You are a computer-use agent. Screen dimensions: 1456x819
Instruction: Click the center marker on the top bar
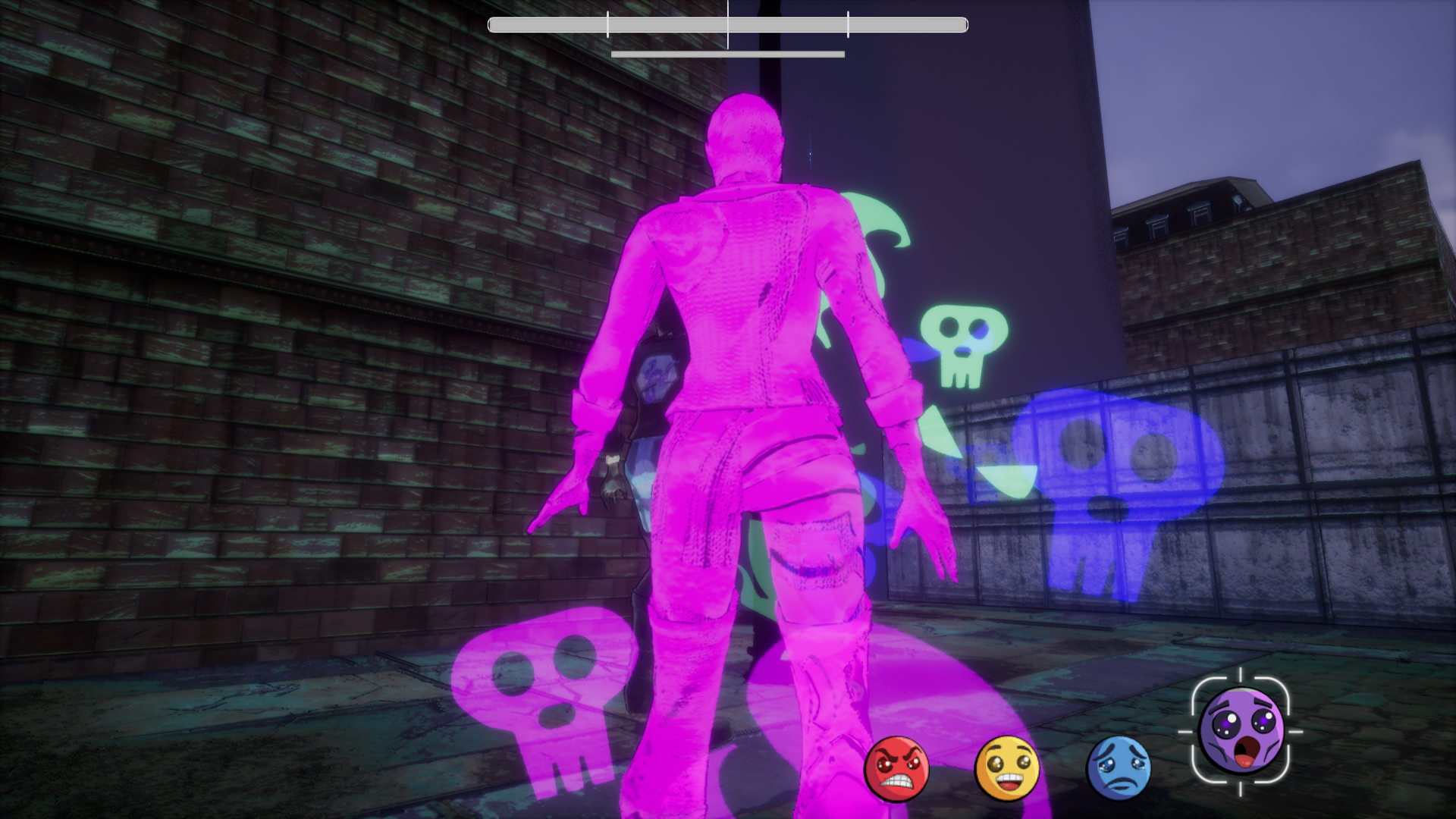coord(728,24)
